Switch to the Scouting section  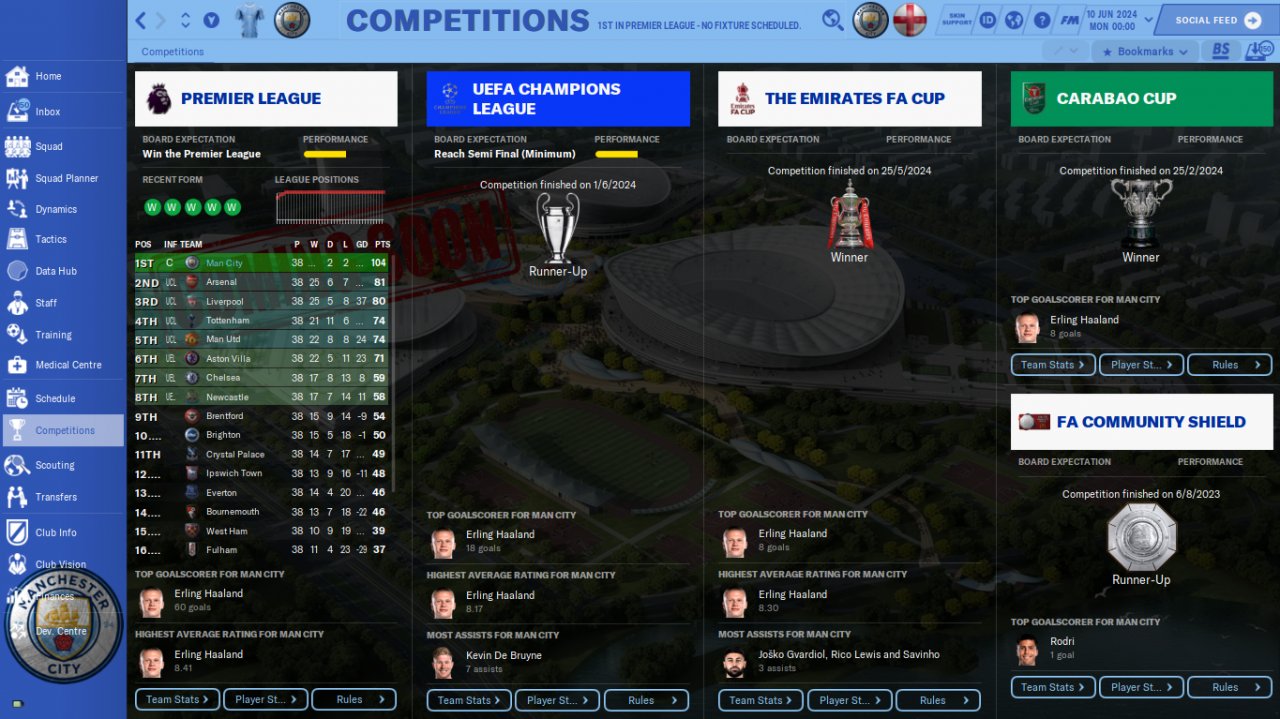click(x=54, y=465)
